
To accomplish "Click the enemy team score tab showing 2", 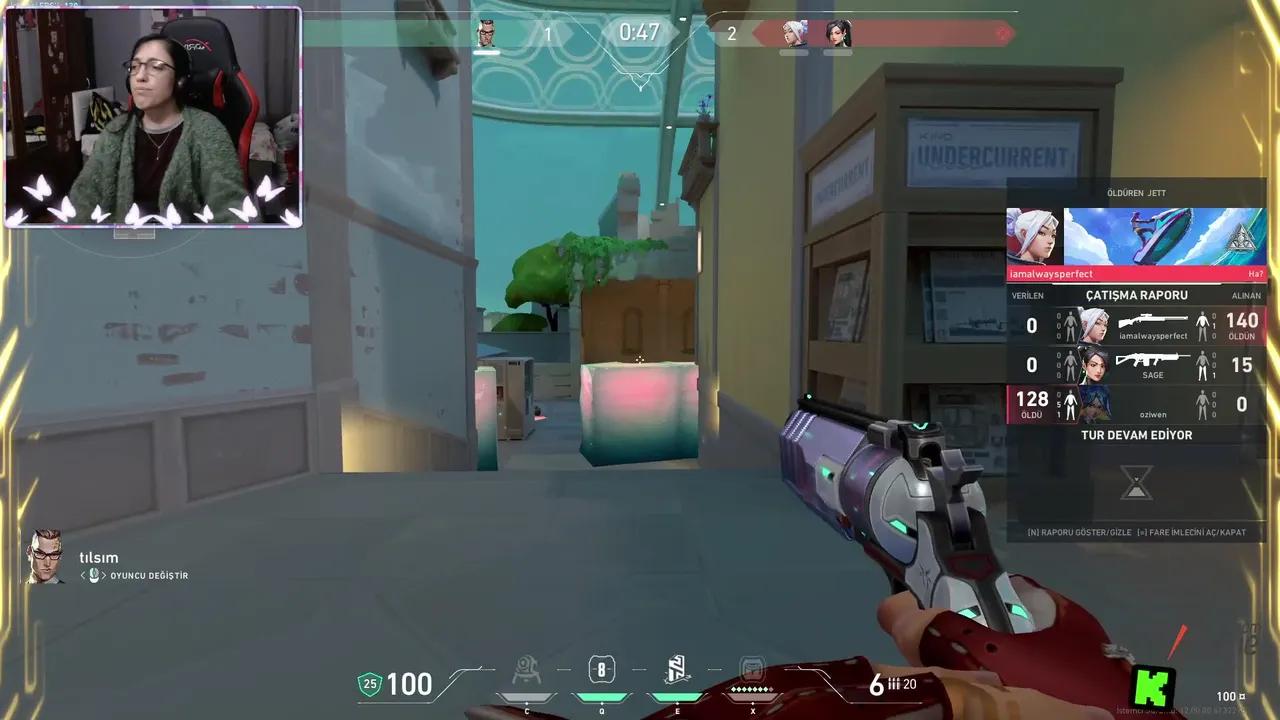I will click(x=731, y=33).
